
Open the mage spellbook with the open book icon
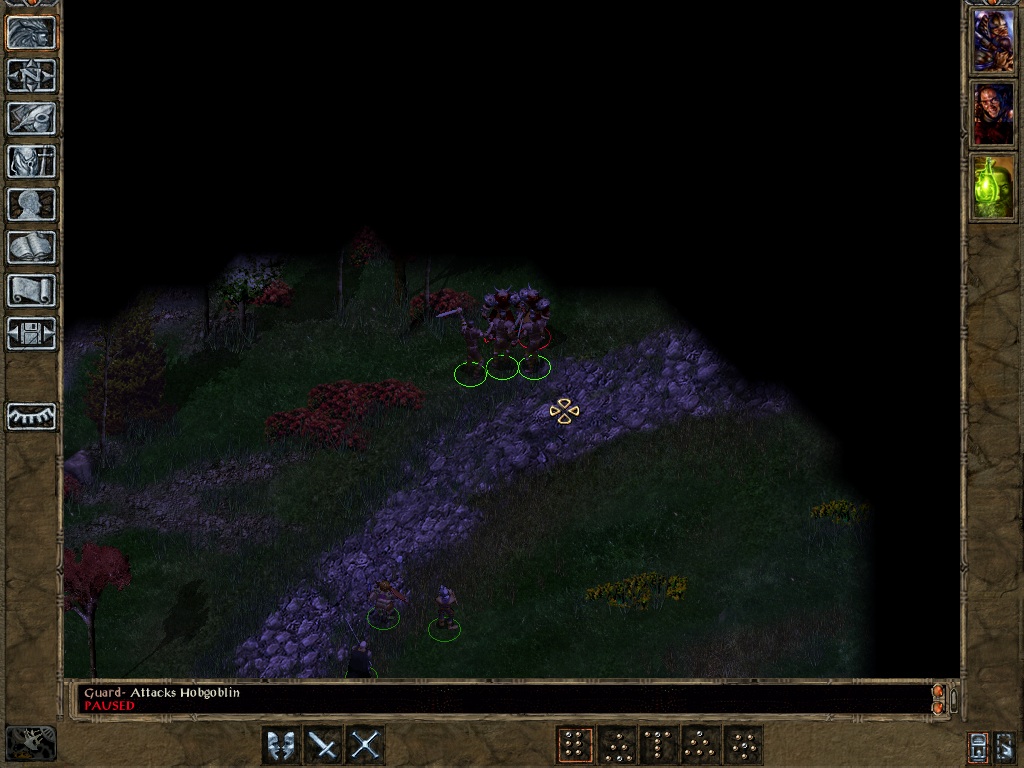tap(31, 247)
